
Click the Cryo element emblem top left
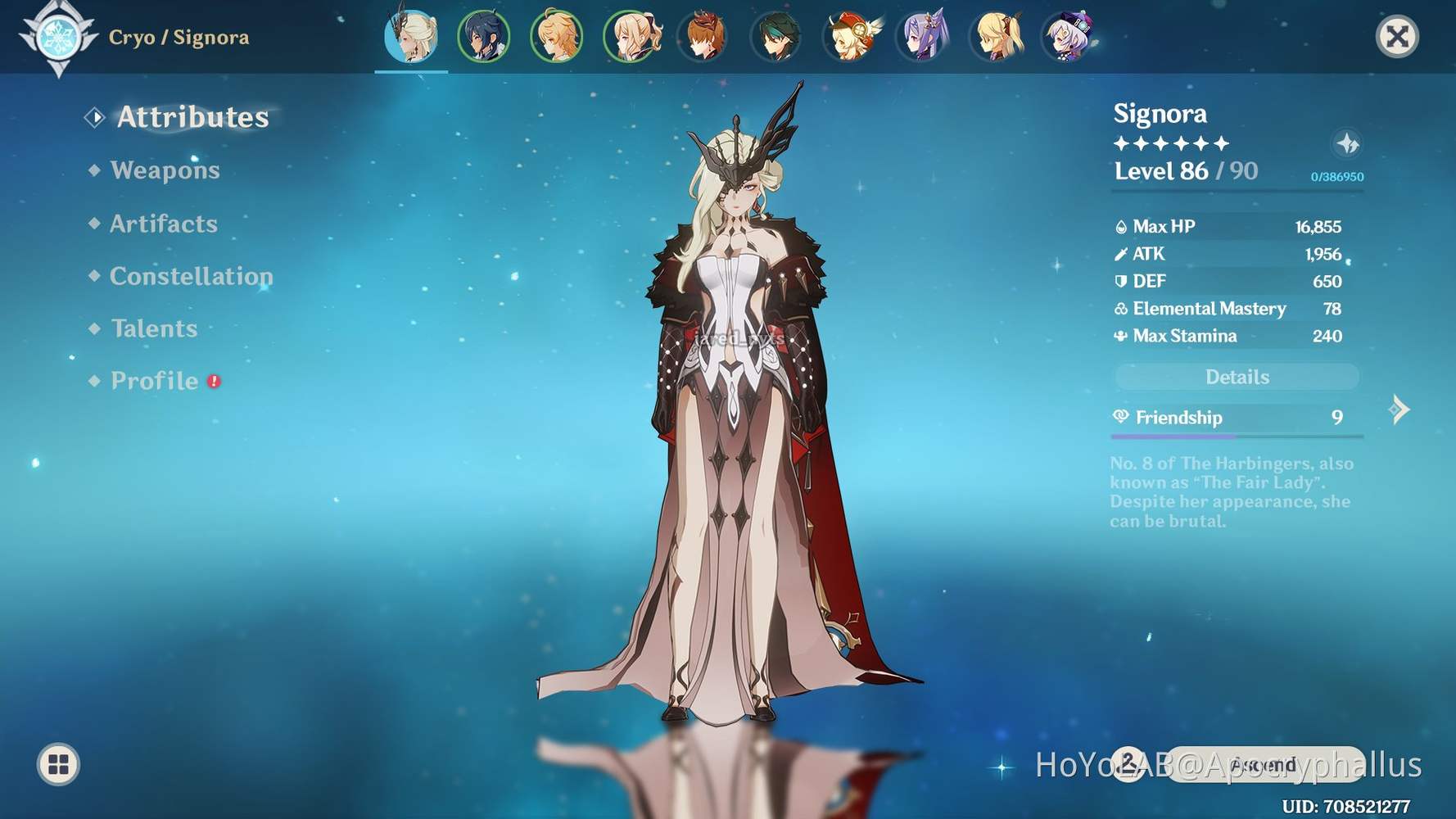(x=59, y=36)
